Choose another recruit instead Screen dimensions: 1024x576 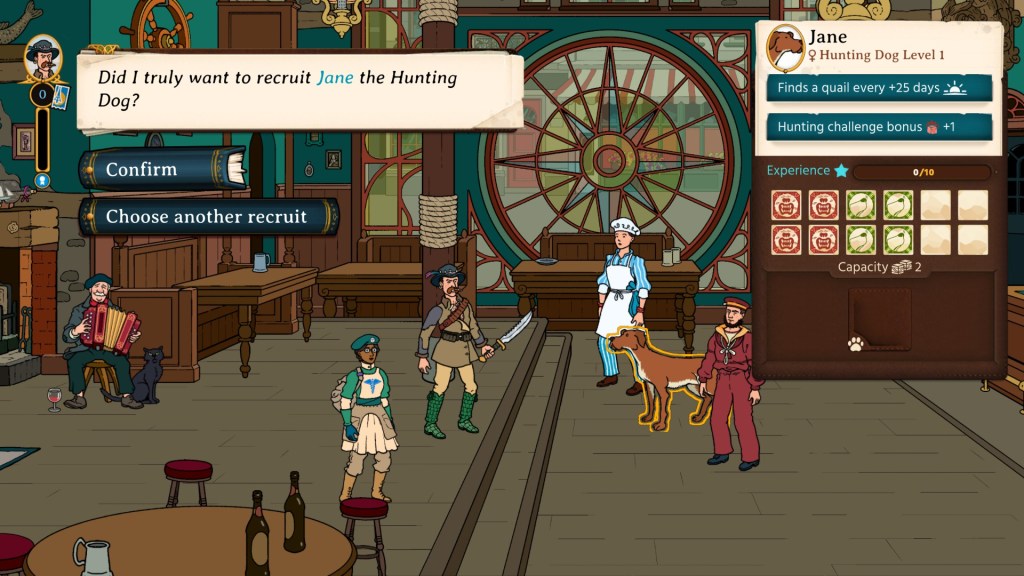click(x=207, y=216)
